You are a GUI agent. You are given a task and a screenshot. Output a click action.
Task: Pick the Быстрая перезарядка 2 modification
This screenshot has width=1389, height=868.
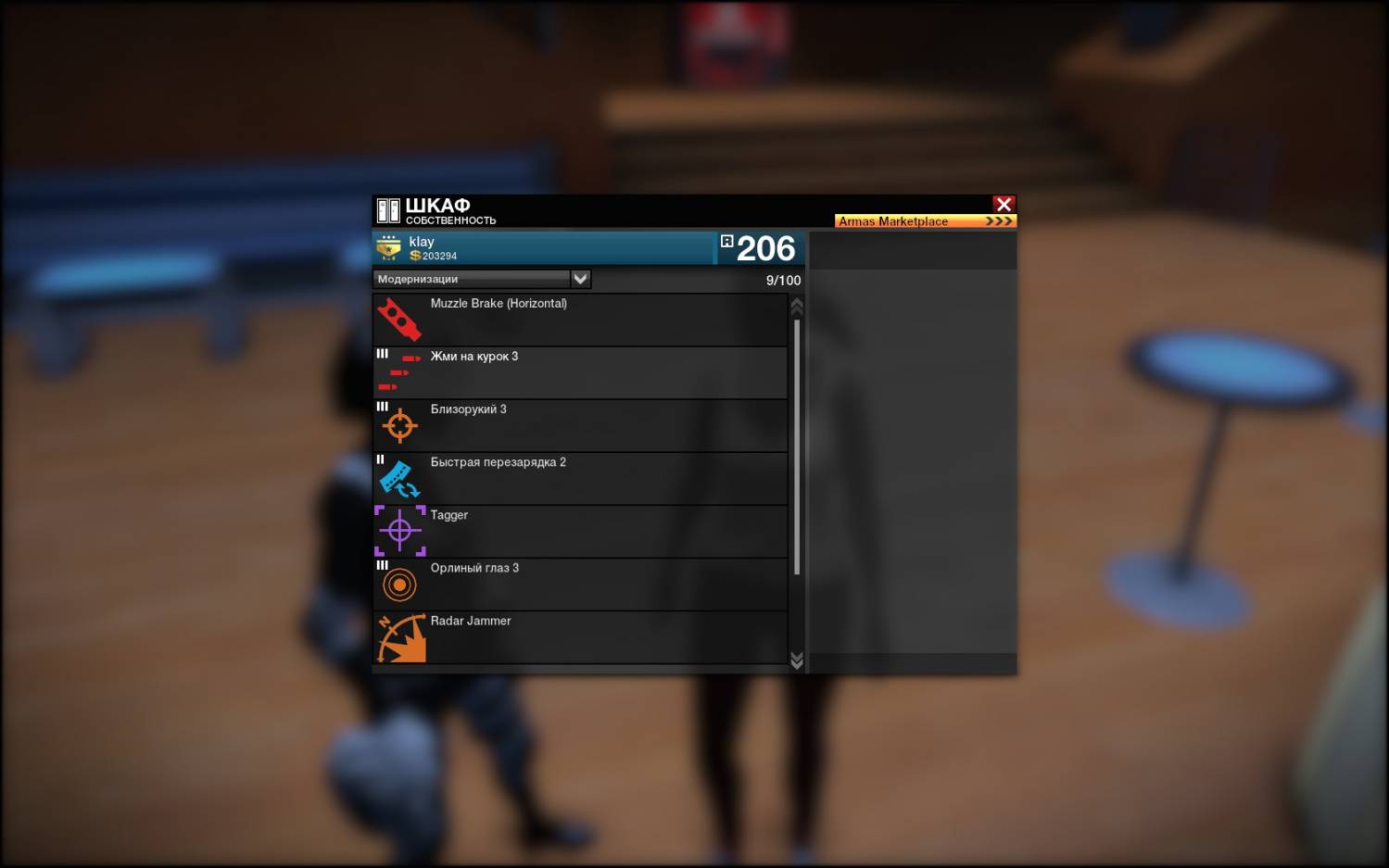pyautogui.click(x=580, y=478)
